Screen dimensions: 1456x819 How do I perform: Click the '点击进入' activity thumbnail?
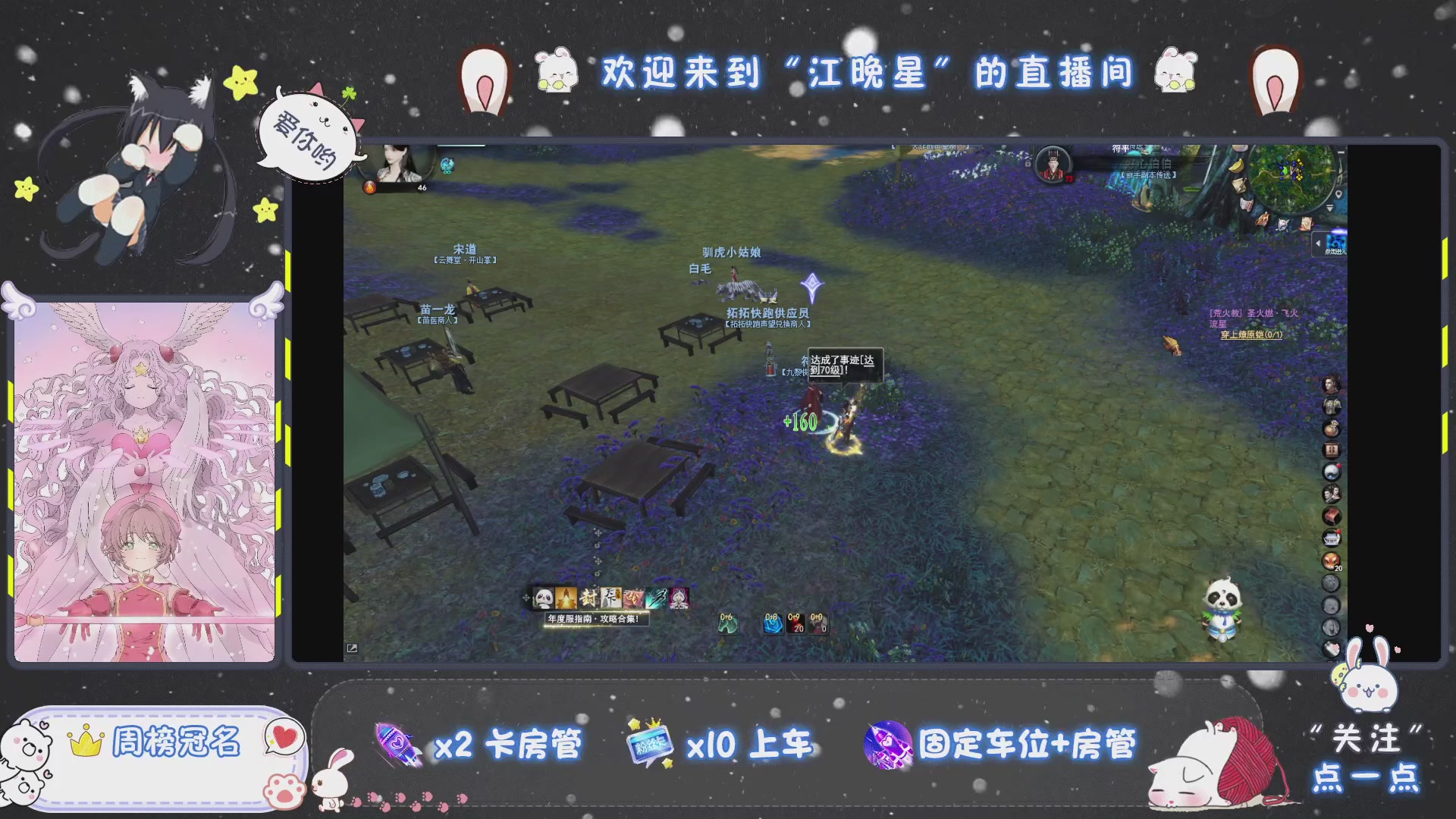coord(1337,242)
